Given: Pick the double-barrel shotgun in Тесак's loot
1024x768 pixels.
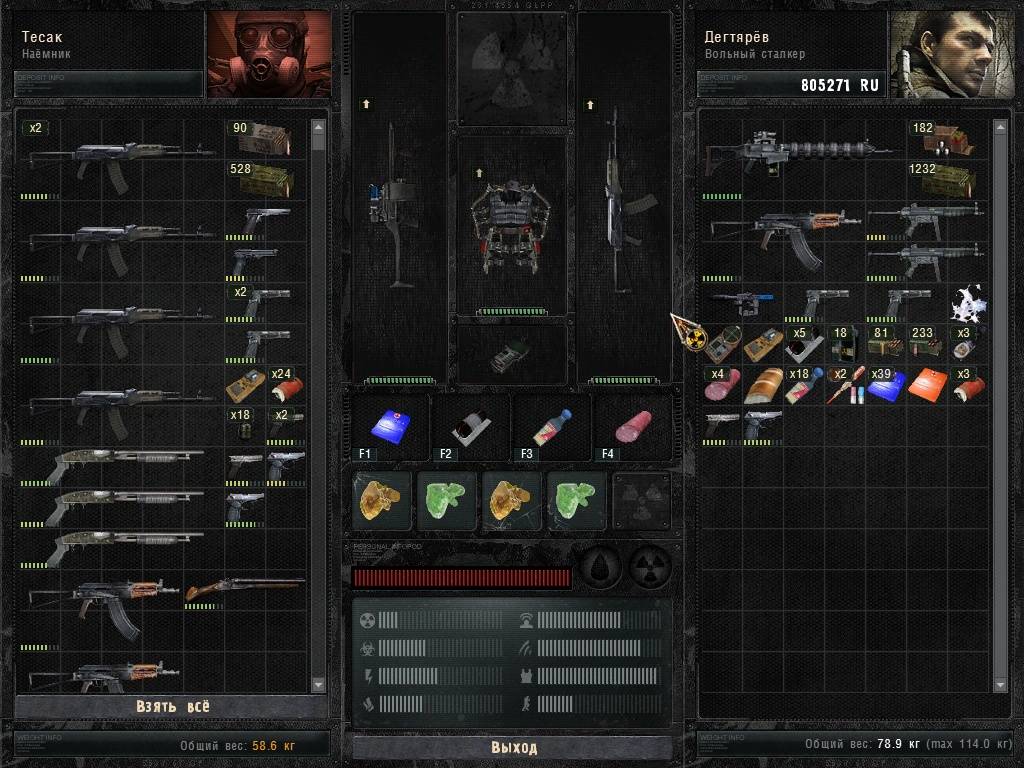Looking at the screenshot, I should (x=243, y=590).
